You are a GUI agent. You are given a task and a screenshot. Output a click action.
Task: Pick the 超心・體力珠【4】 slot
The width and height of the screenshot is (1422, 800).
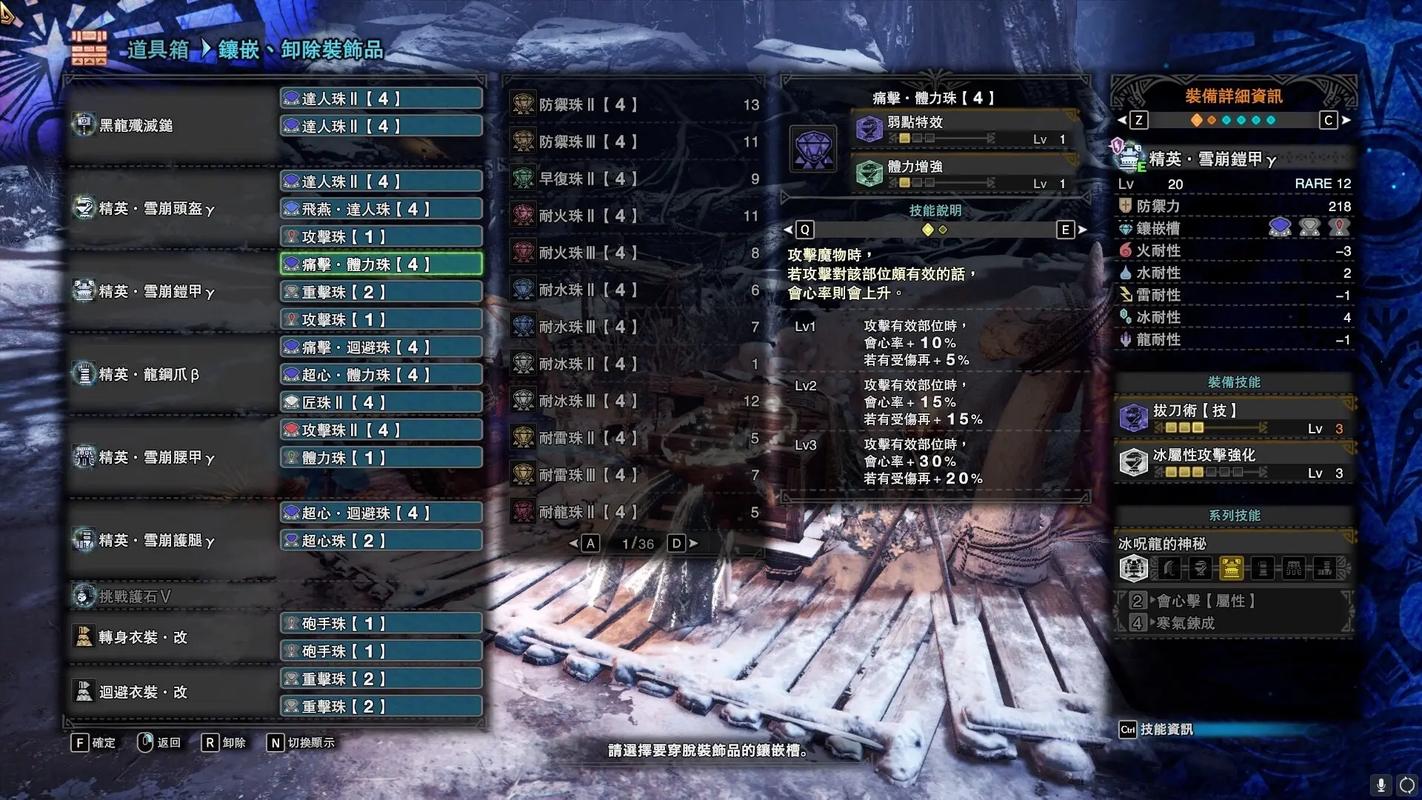[381, 375]
